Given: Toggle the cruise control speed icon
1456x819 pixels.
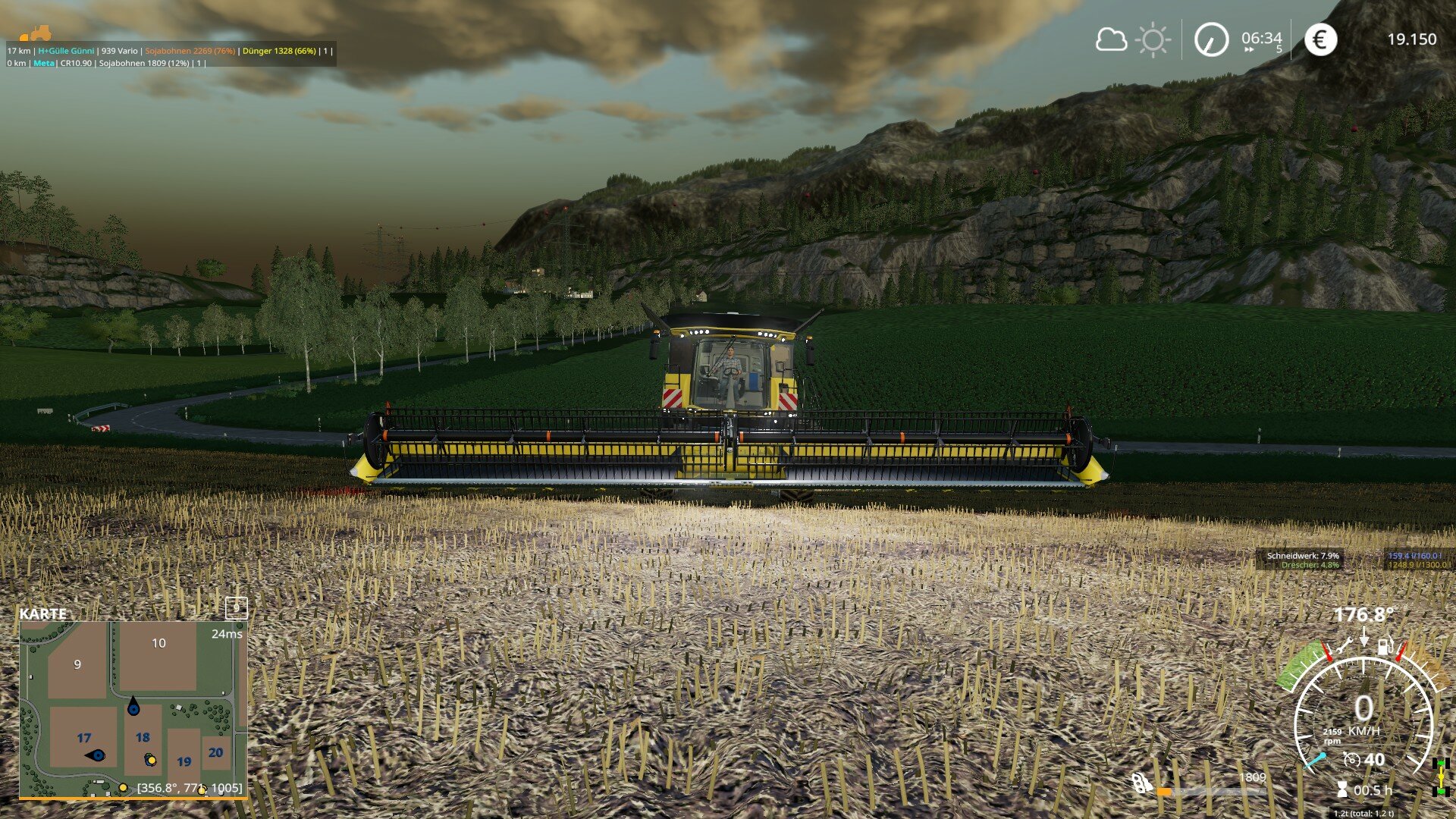Looking at the screenshot, I should [1351, 759].
